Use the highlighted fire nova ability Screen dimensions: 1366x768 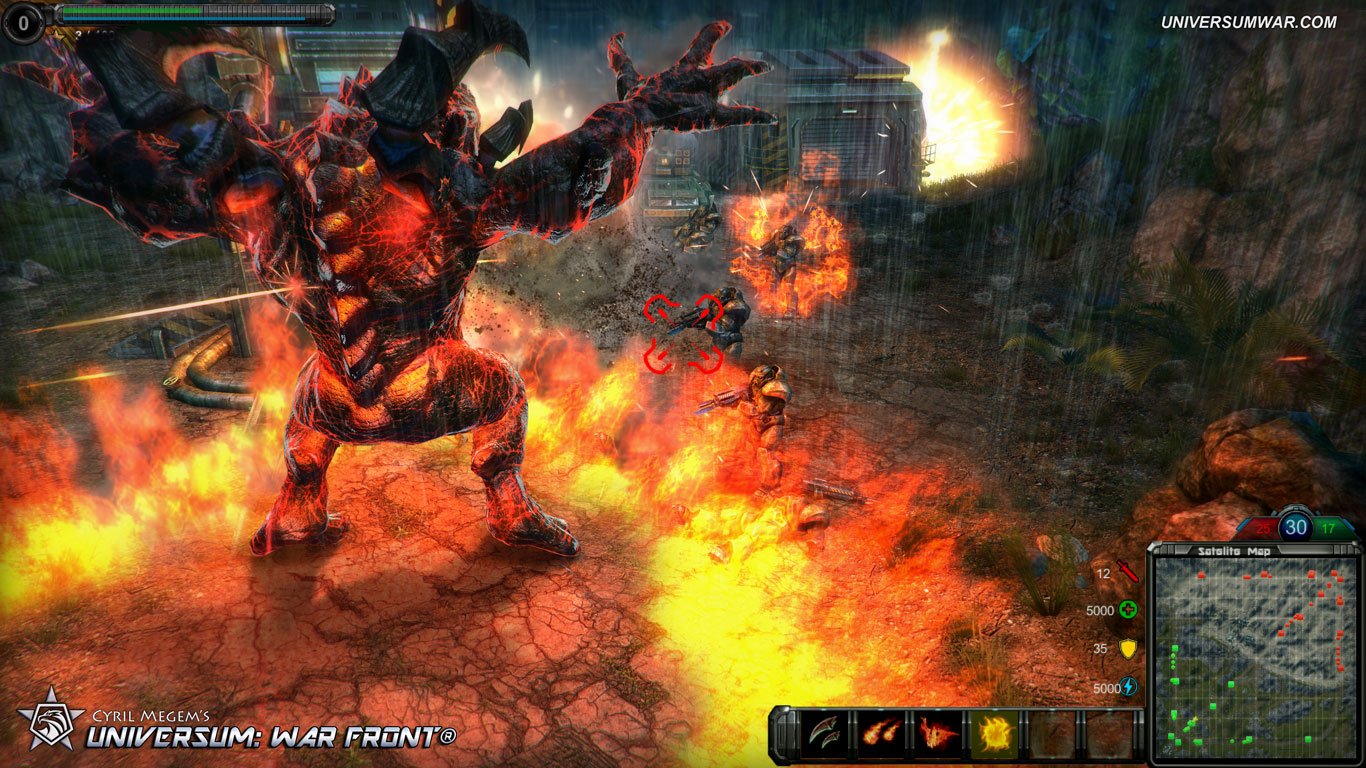coord(996,733)
